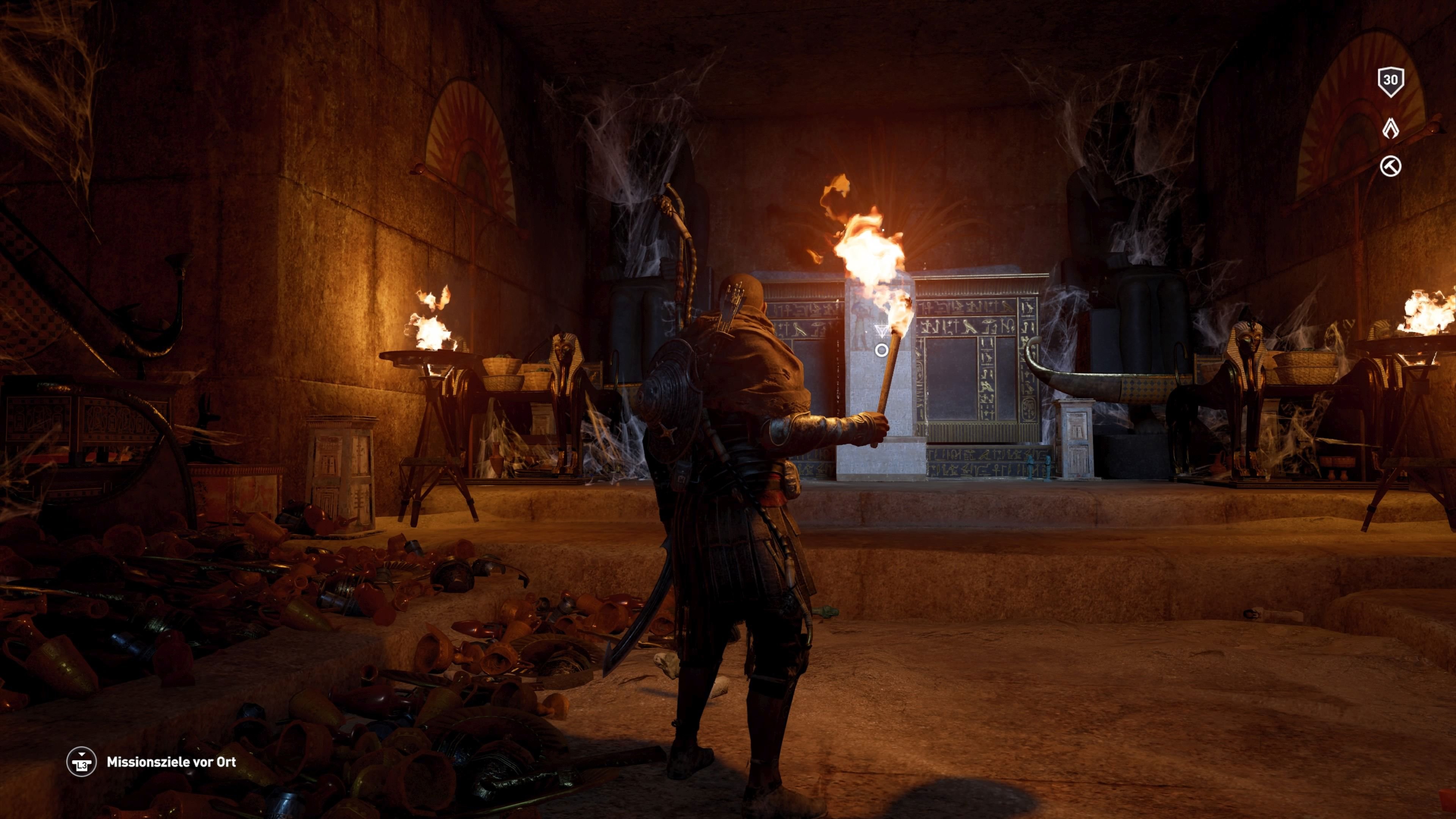
Task: Click the circular interaction prompt on the stela
Action: click(882, 350)
